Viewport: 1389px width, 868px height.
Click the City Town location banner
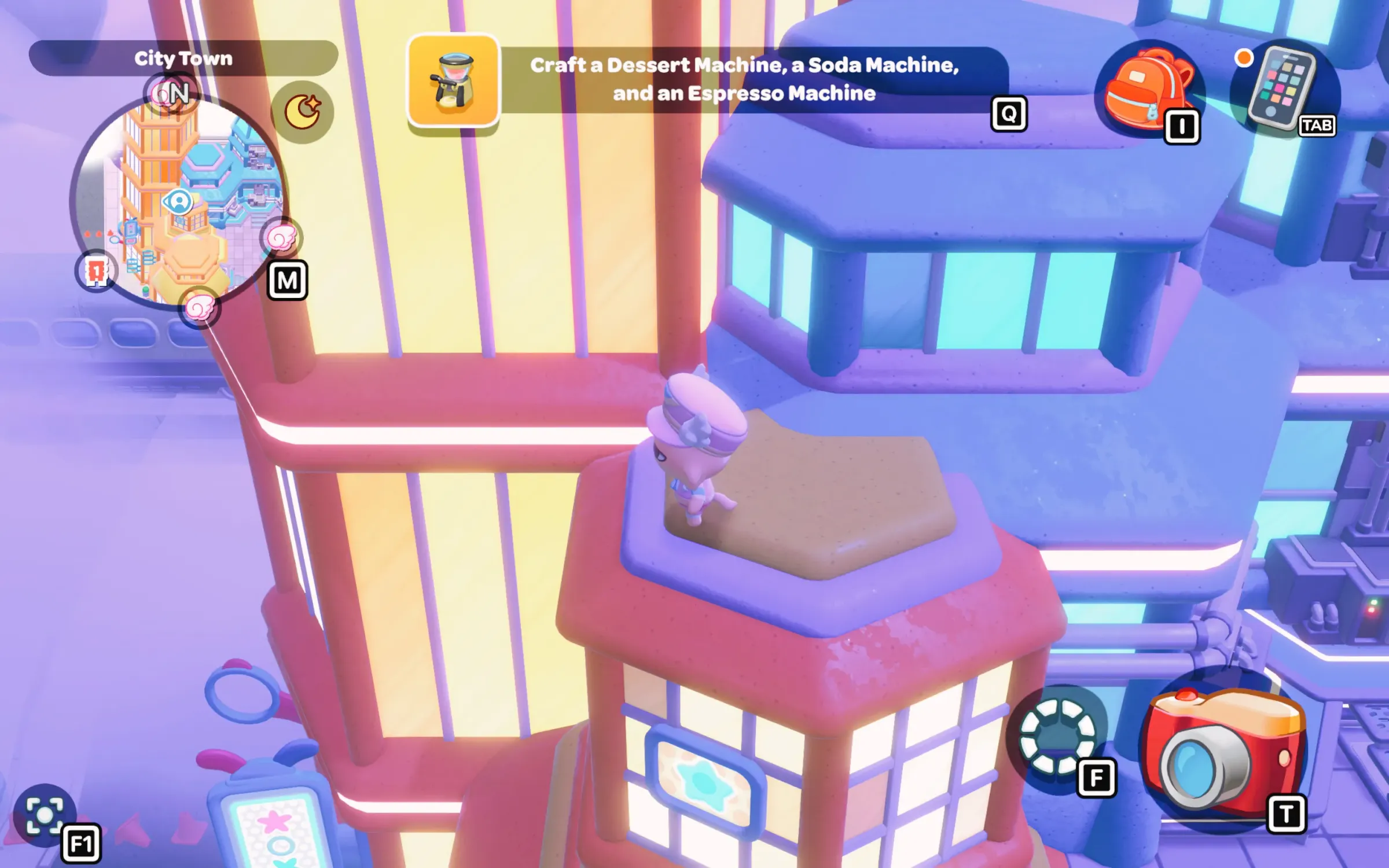pyautogui.click(x=183, y=58)
